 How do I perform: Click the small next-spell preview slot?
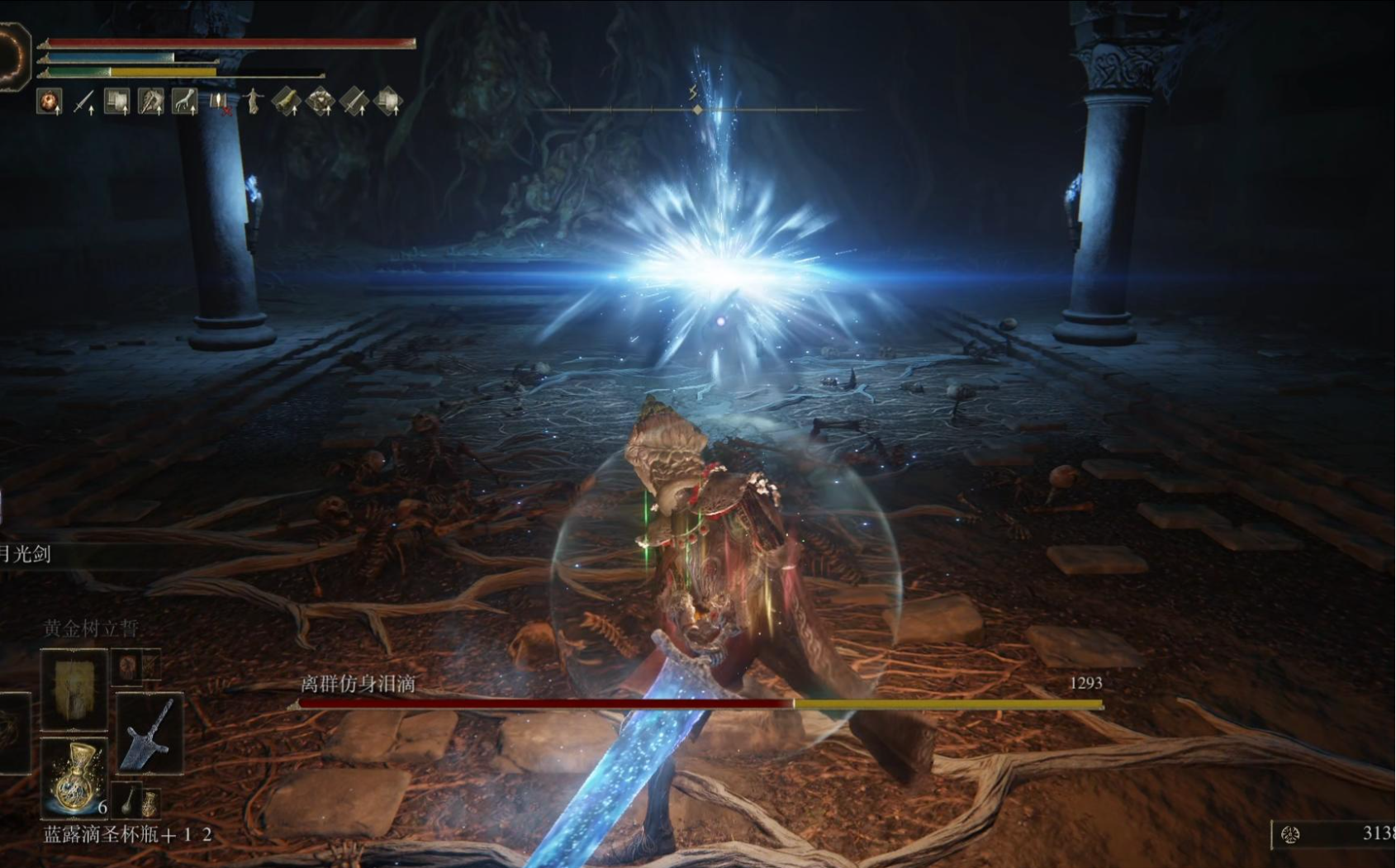point(128,666)
